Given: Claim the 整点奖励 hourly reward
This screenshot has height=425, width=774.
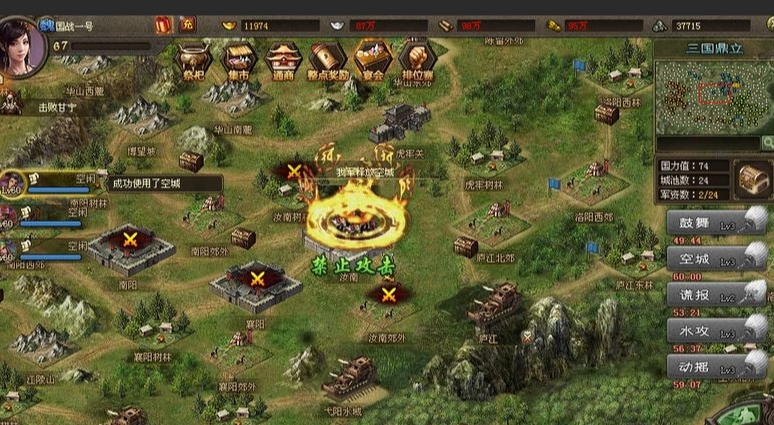Looking at the screenshot, I should 327,60.
